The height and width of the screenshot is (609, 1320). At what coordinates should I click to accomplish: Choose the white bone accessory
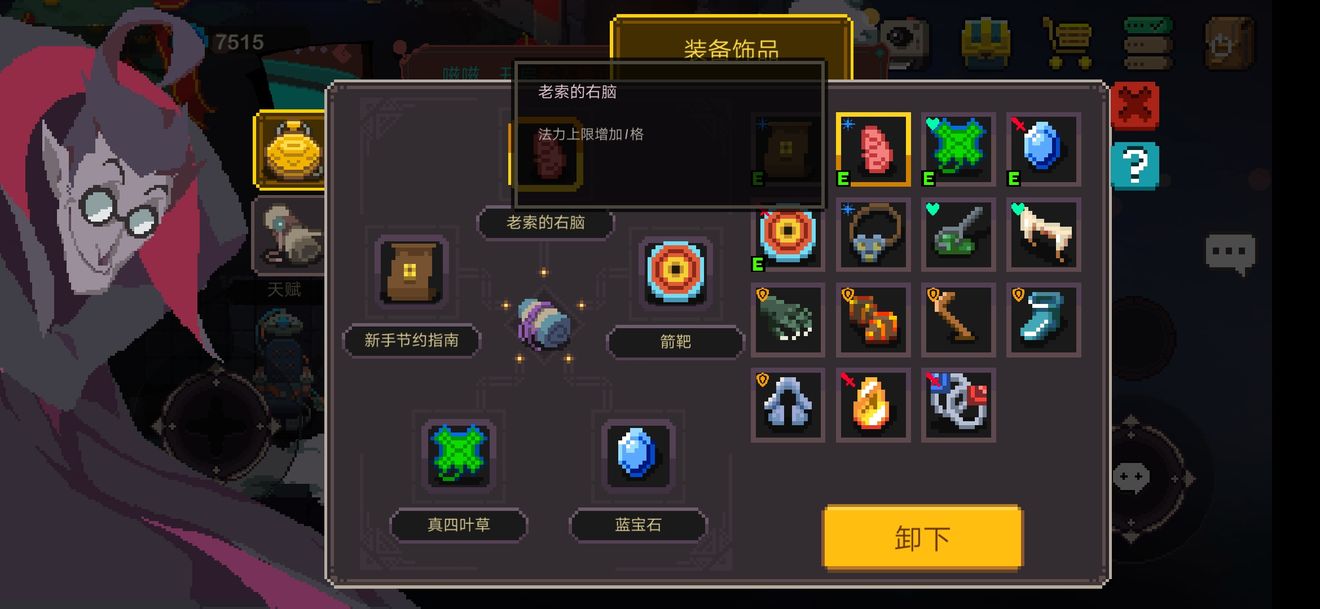1043,234
